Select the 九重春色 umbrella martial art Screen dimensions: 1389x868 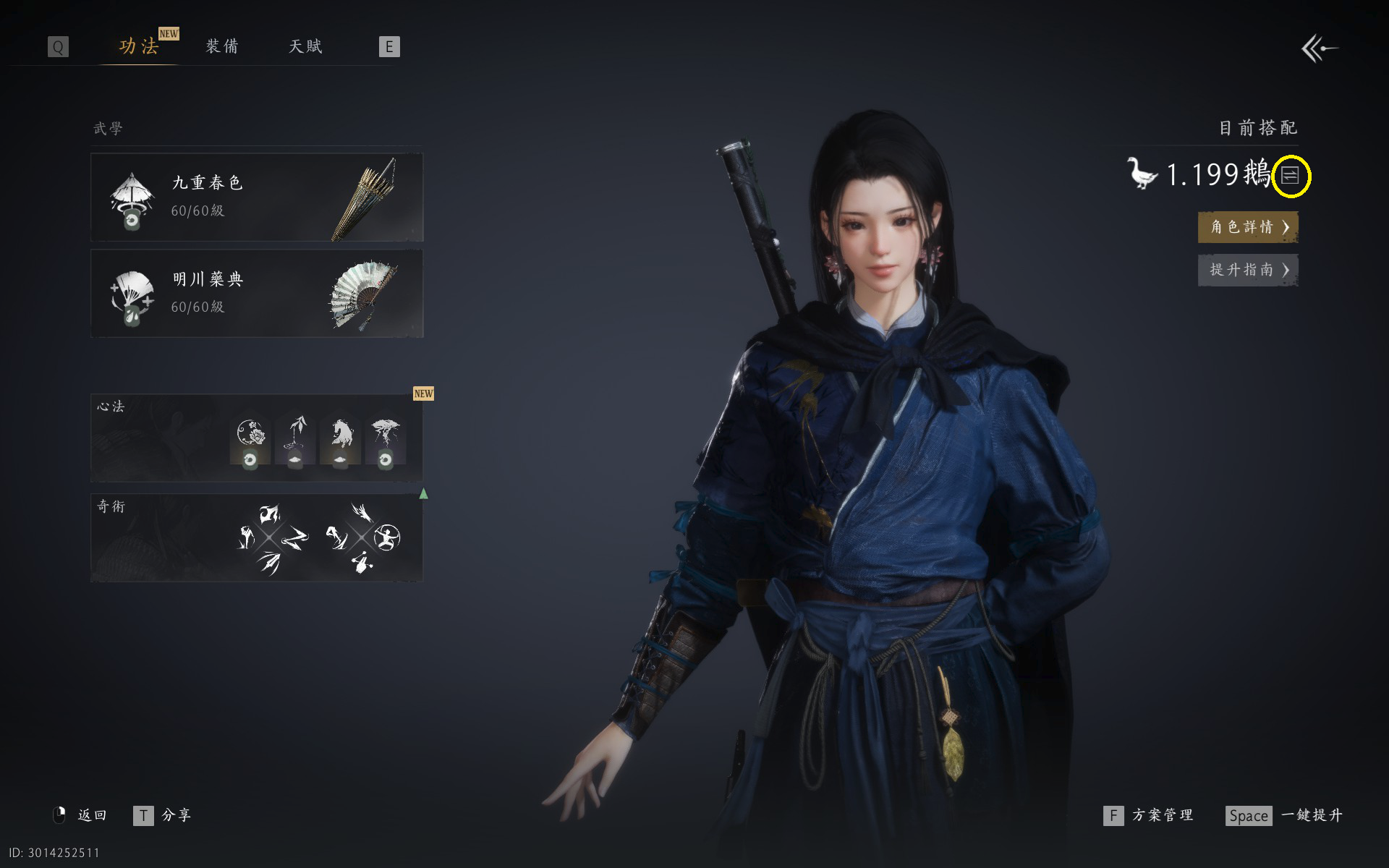(x=257, y=197)
